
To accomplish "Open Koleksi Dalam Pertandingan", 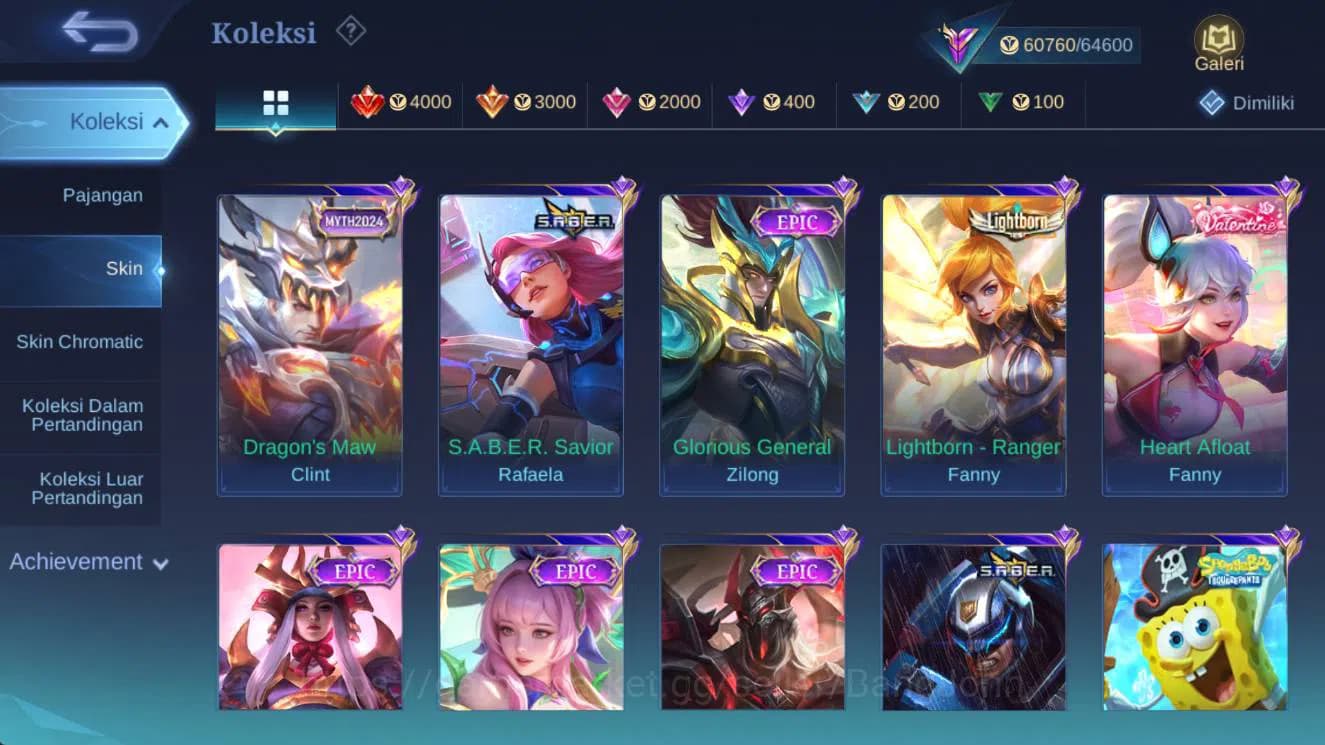I will (x=81, y=415).
